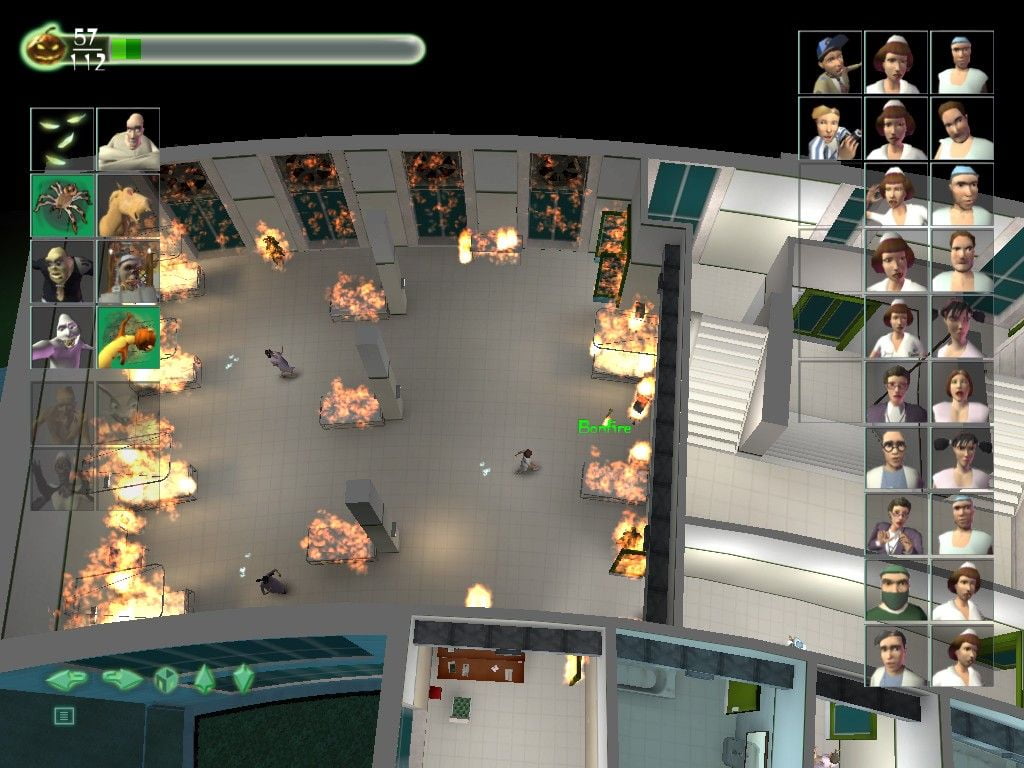Viewport: 1024px width, 768px height.
Task: Rotate the camera with the right arrow
Action: [122, 679]
